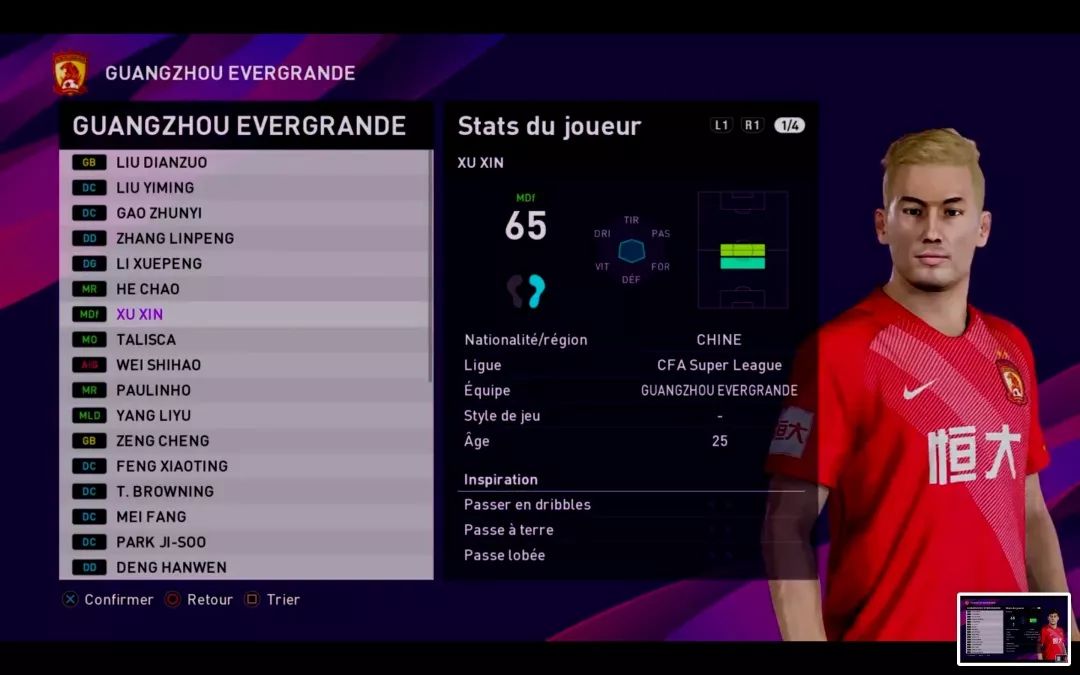Choose DENG HANWEN from the list
The width and height of the screenshot is (1080, 675).
click(x=245, y=567)
